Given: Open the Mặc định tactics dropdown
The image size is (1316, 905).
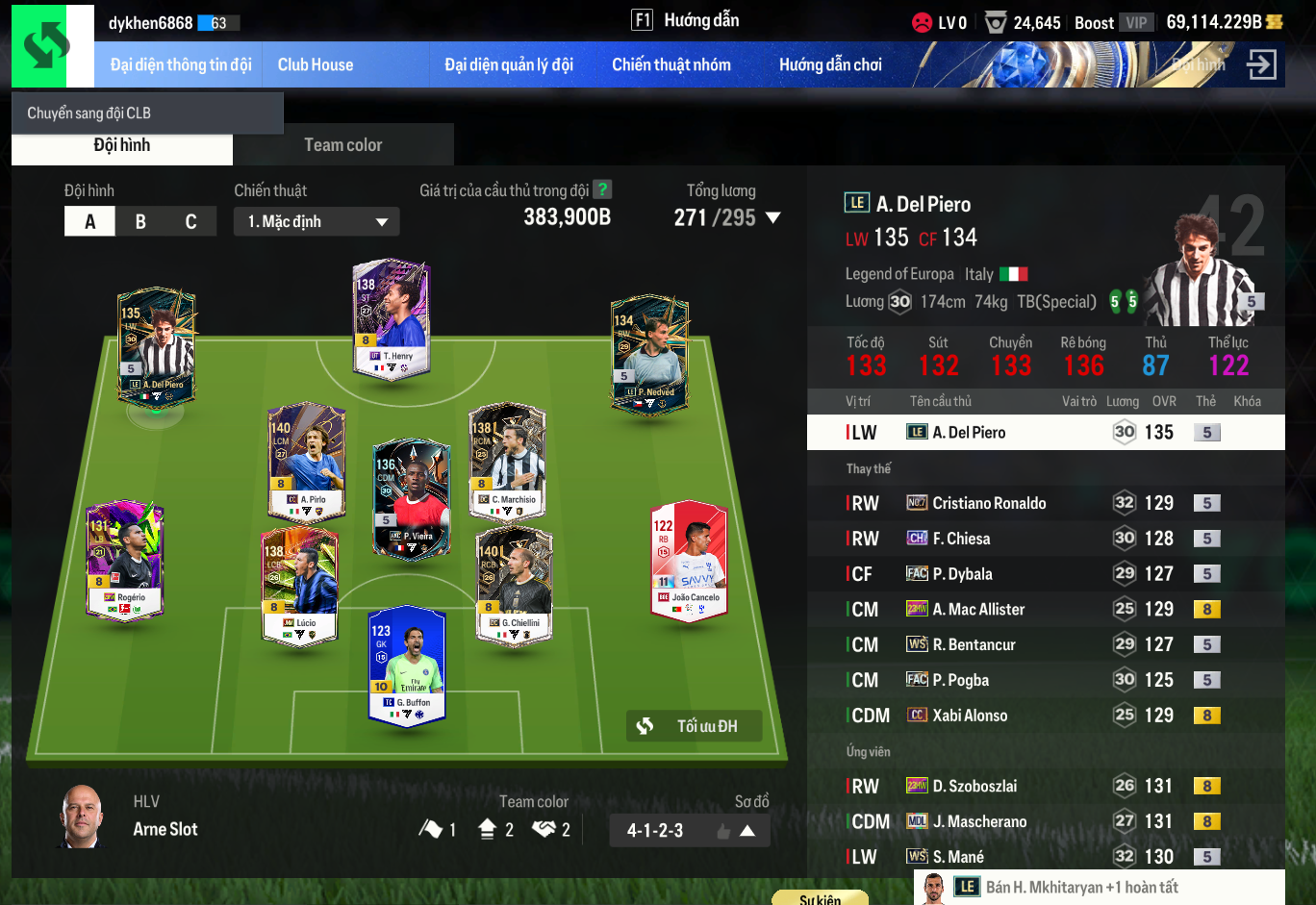Looking at the screenshot, I should (316, 221).
